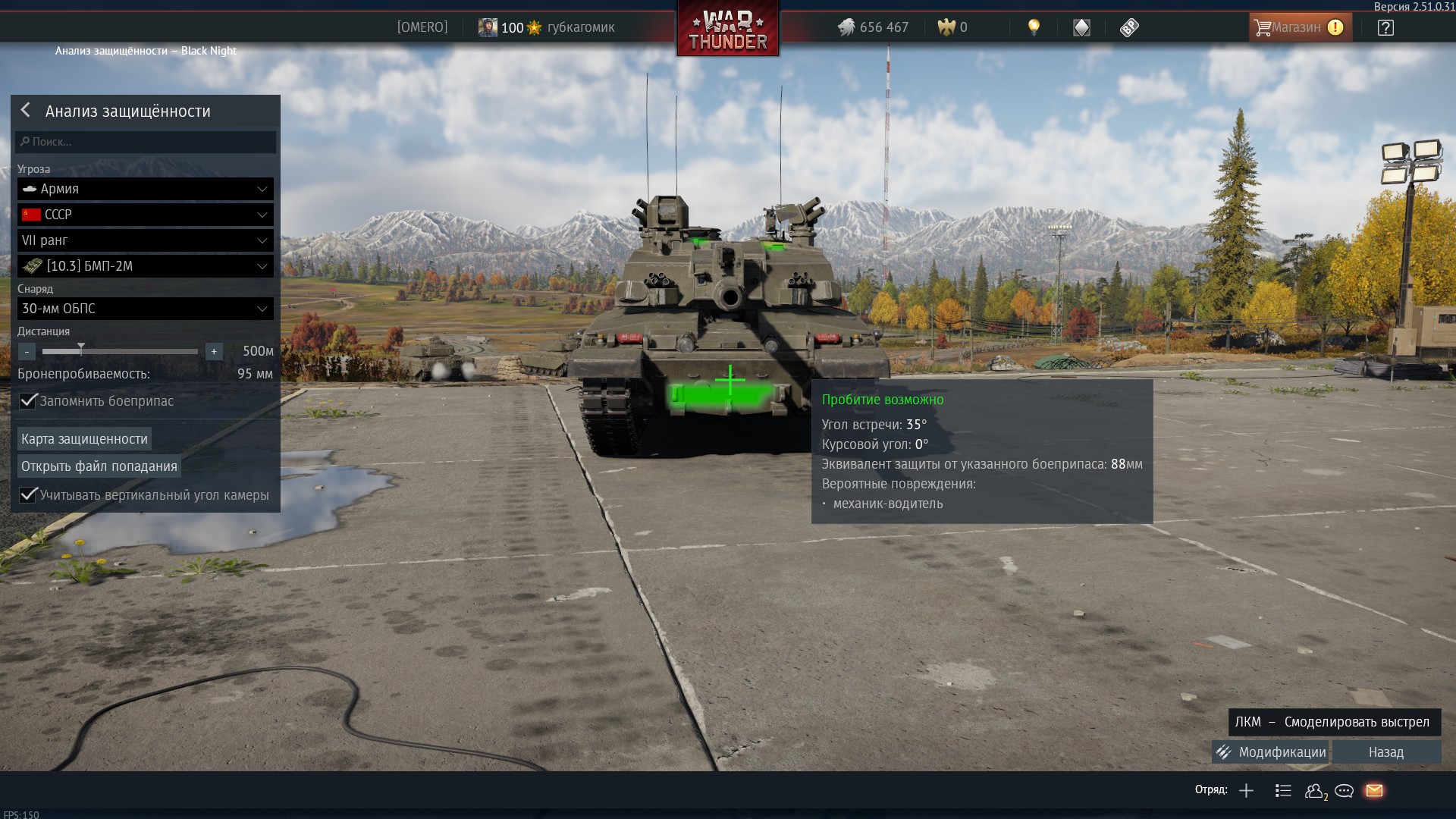The height and width of the screenshot is (819, 1456).
Task: Click the Назад button
Action: pos(1386,752)
